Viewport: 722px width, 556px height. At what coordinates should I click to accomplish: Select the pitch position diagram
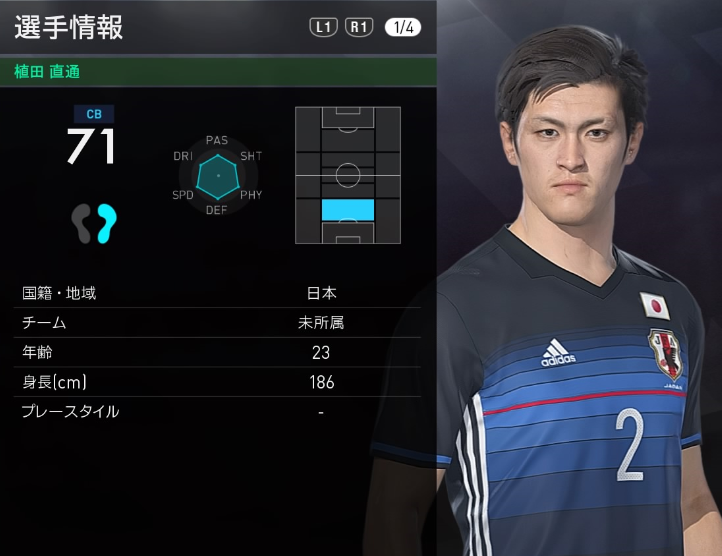pos(347,175)
